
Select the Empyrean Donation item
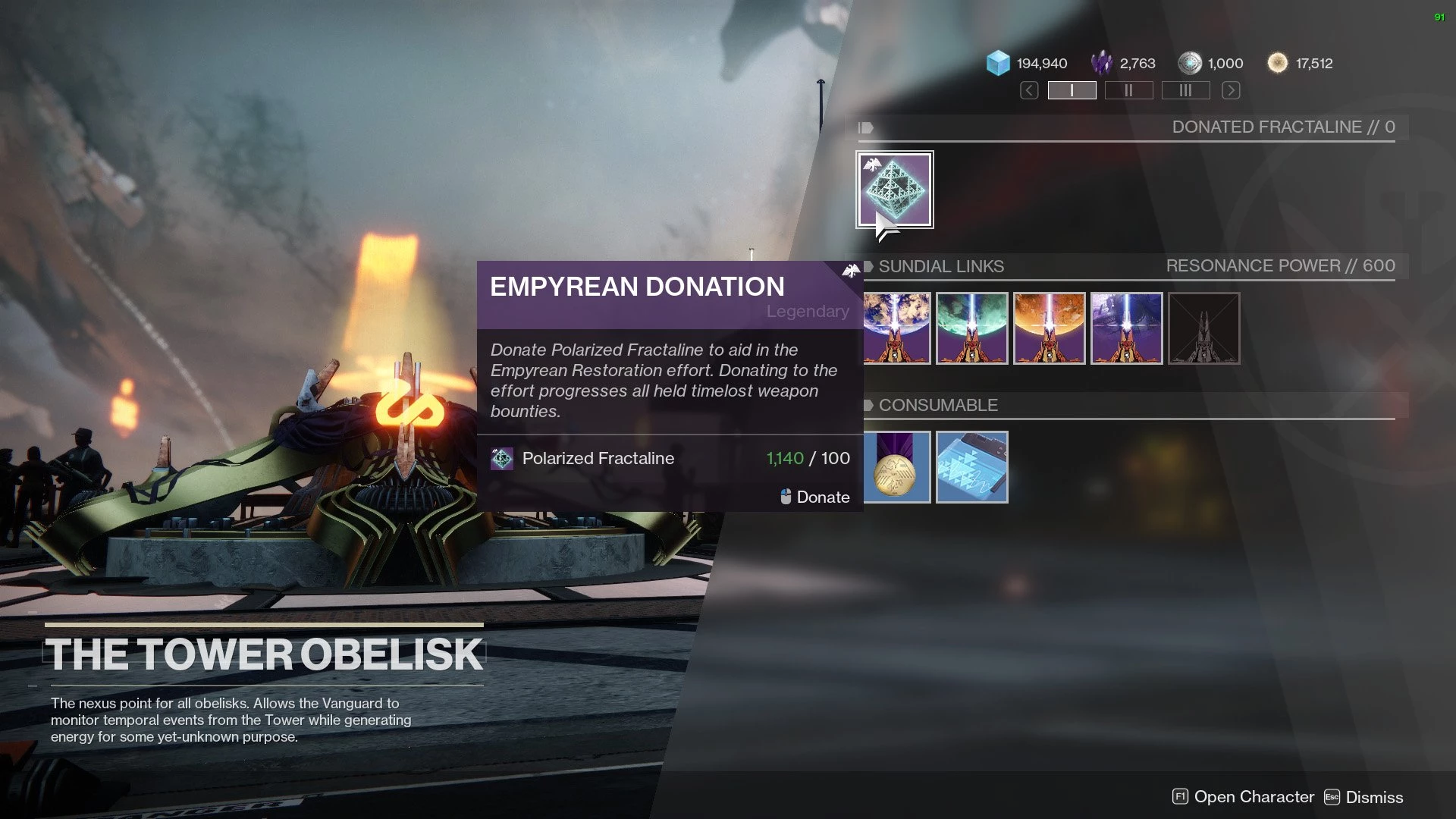[895, 190]
